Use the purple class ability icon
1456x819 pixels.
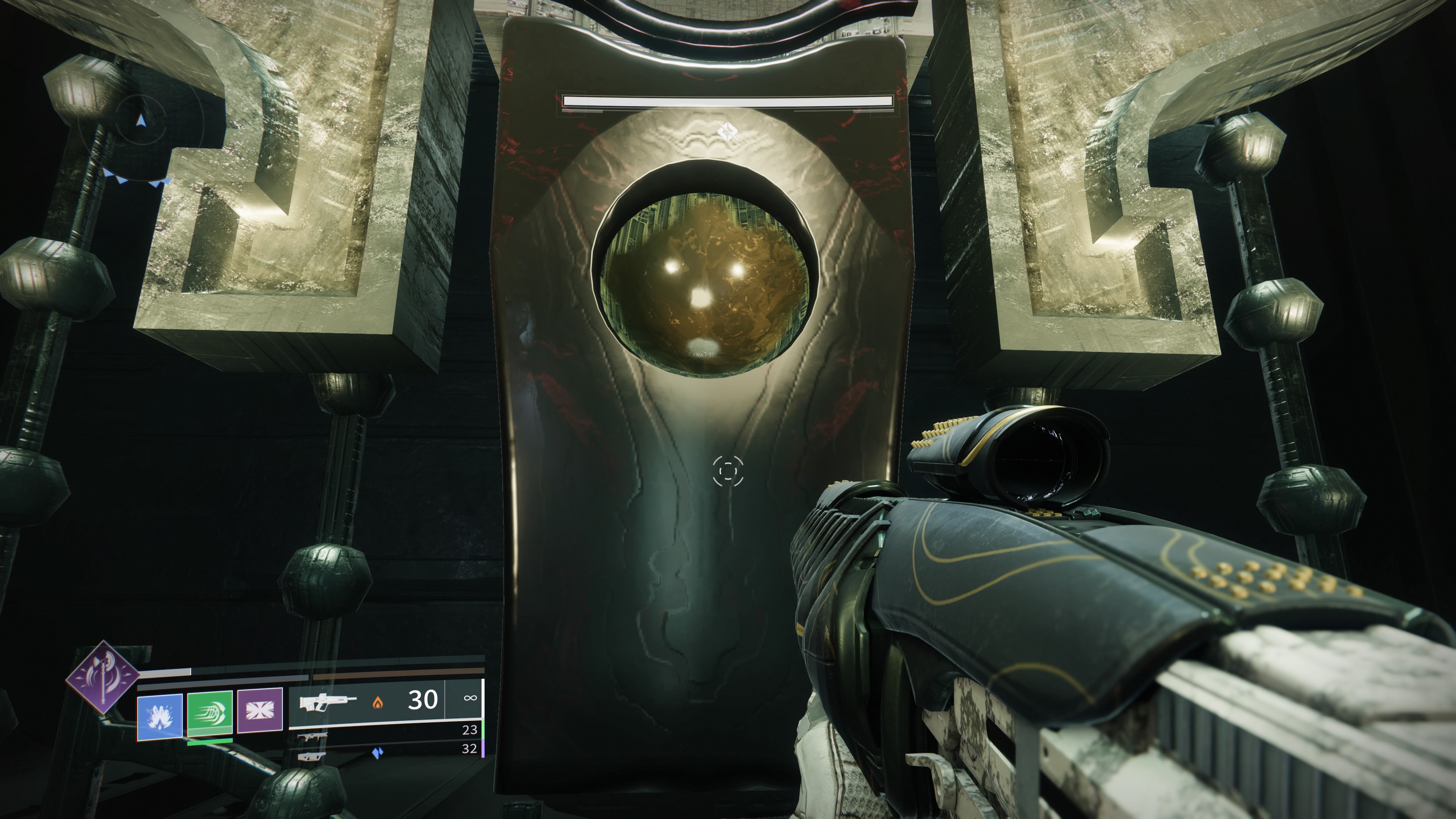coord(260,710)
